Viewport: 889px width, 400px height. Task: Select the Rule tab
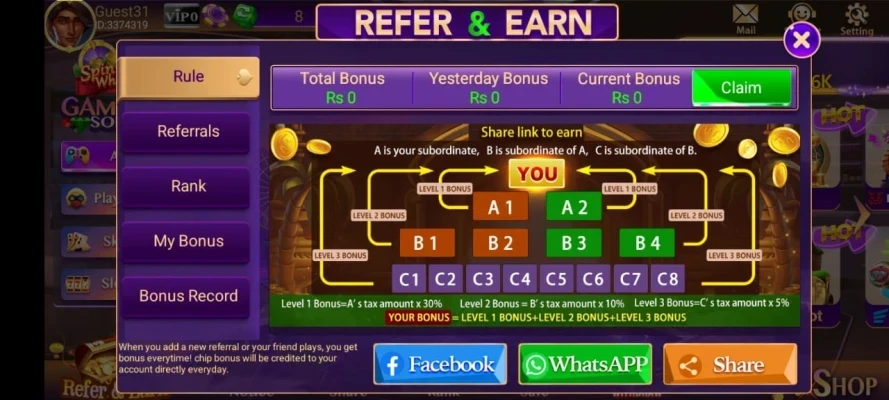(188, 77)
